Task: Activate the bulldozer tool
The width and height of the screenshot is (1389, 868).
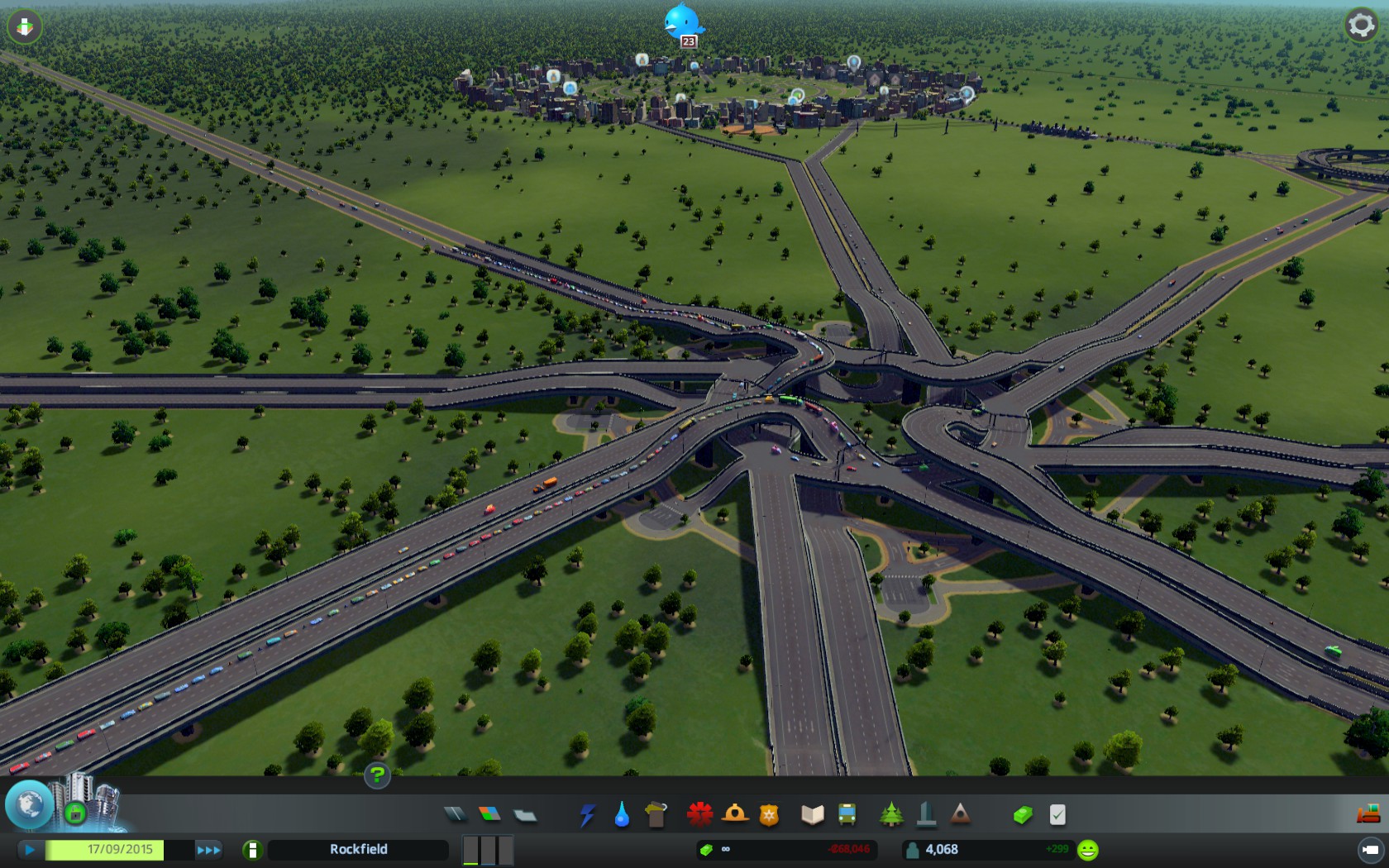Action: (x=1368, y=814)
